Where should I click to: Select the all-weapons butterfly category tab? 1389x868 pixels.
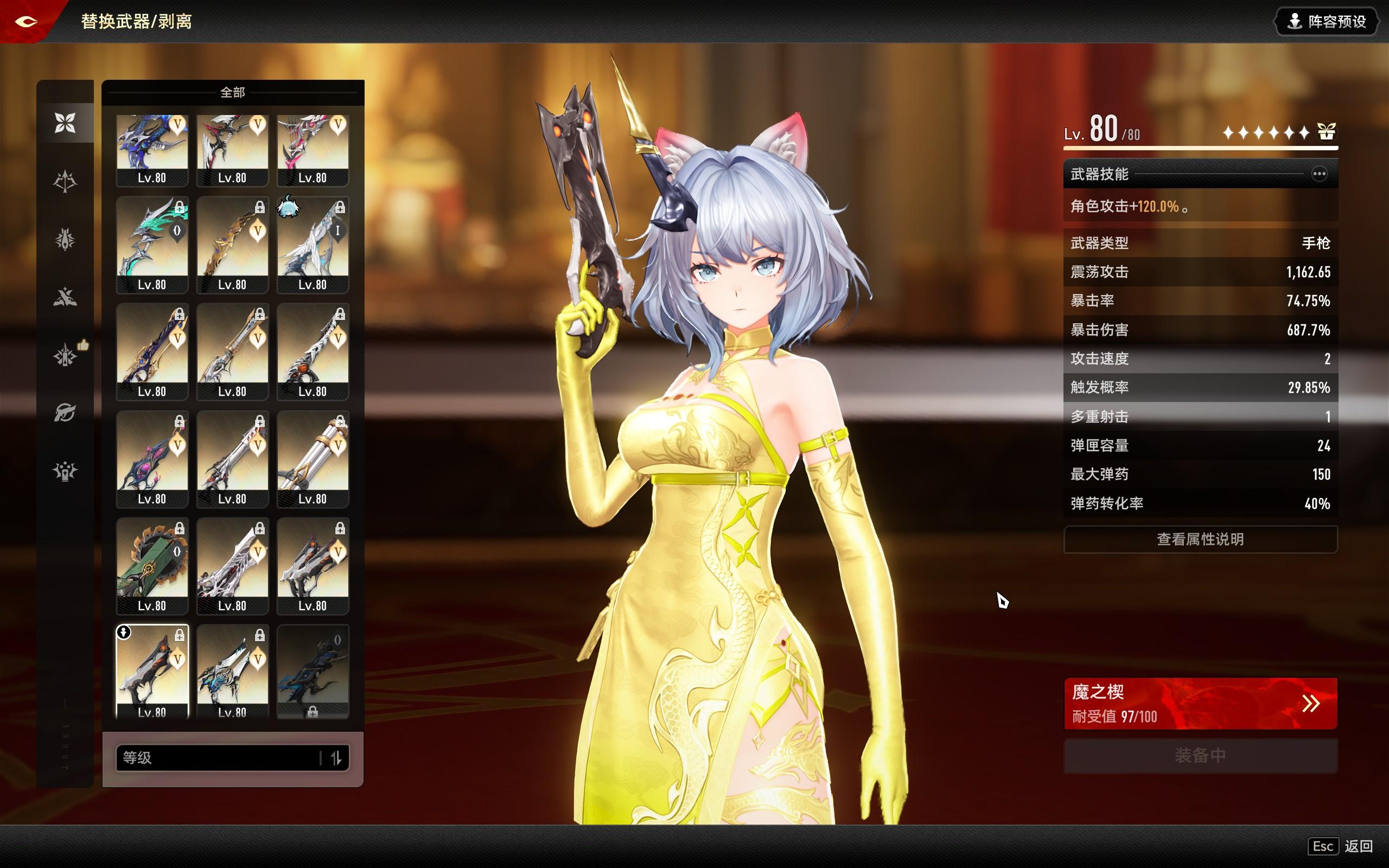click(65, 123)
